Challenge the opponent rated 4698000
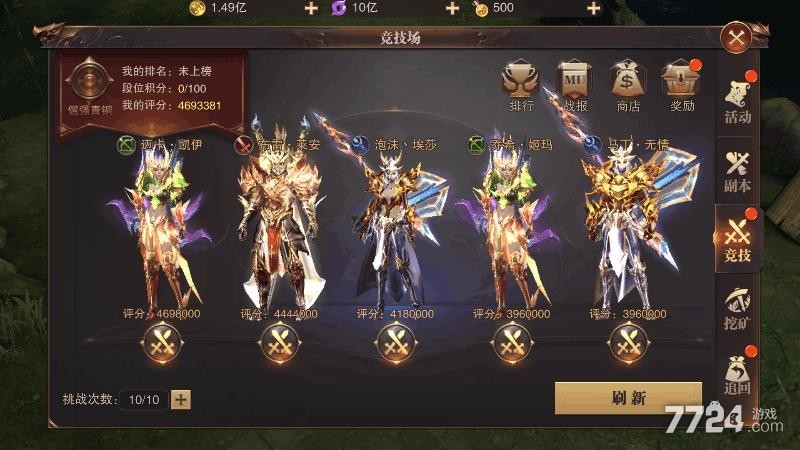This screenshot has width=800, height=450. 162,344
